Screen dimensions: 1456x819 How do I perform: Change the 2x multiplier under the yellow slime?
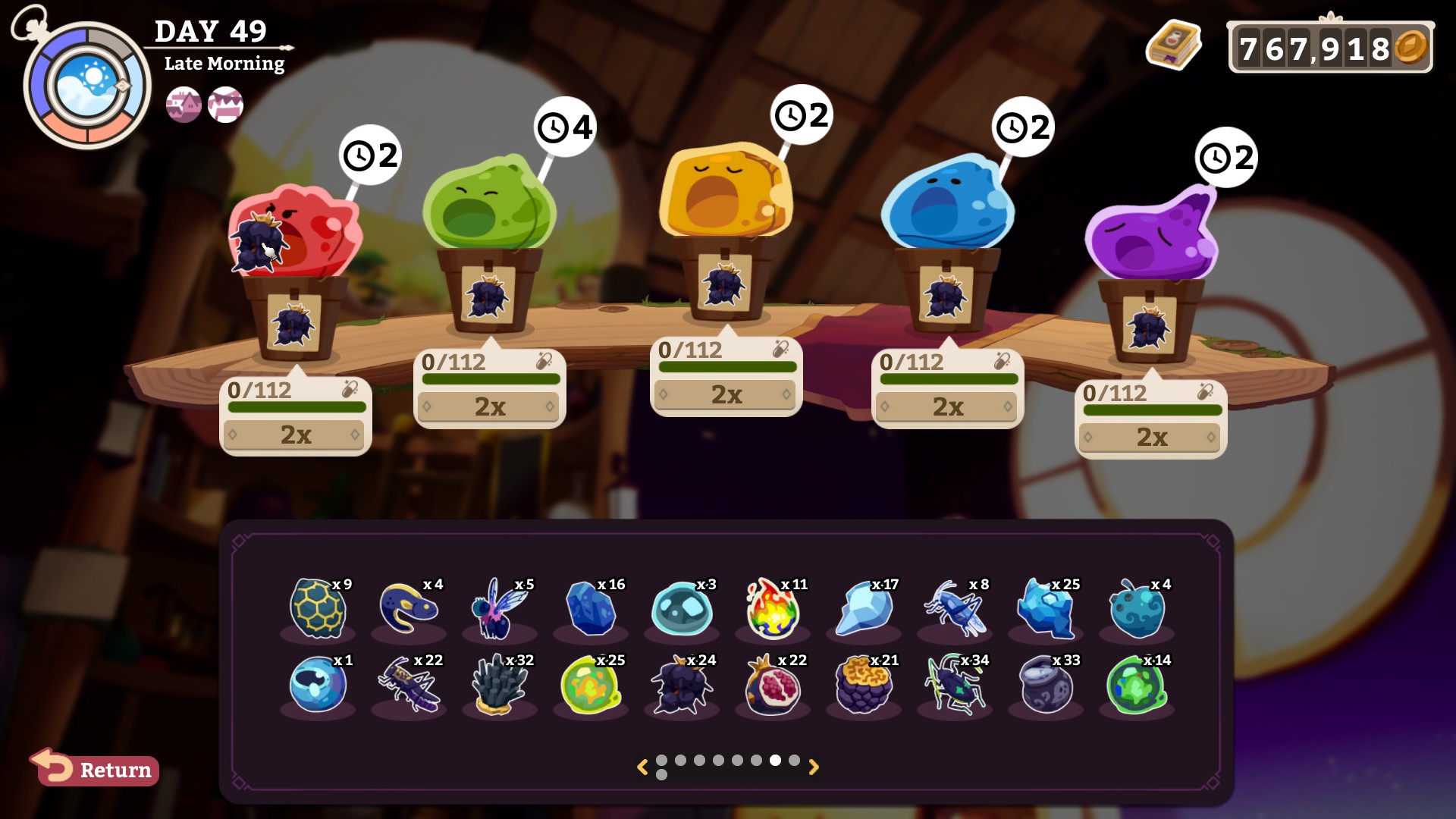coord(726,394)
